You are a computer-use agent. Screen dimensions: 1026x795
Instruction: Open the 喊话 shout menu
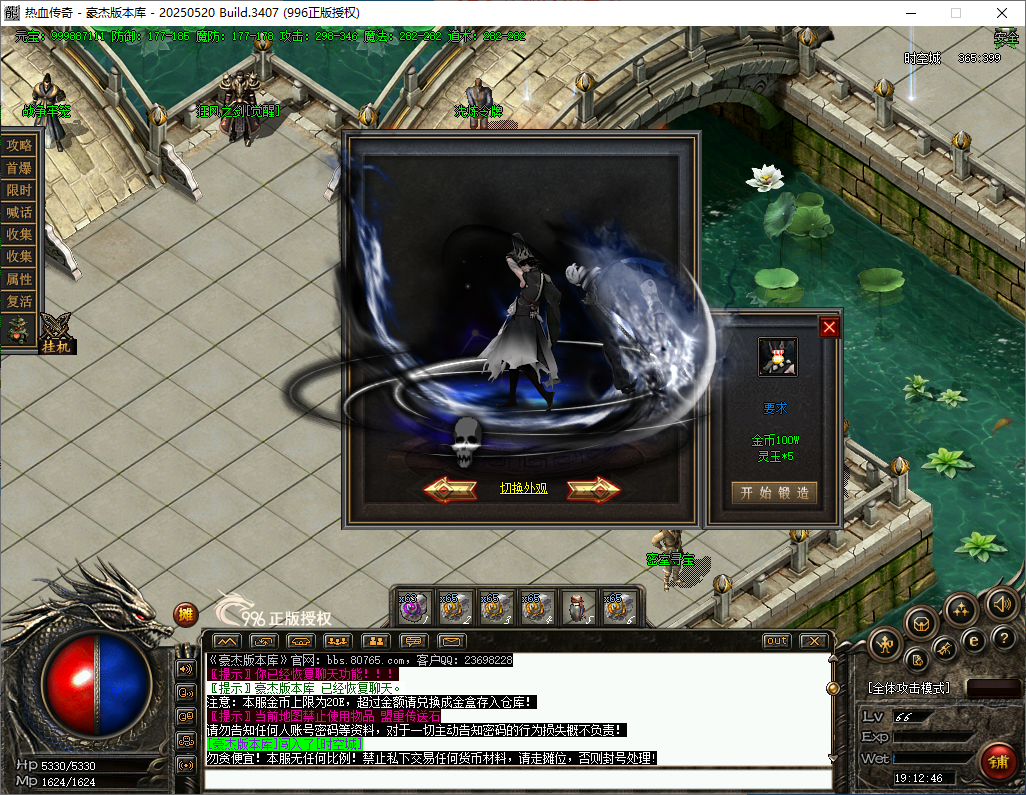tap(19, 212)
